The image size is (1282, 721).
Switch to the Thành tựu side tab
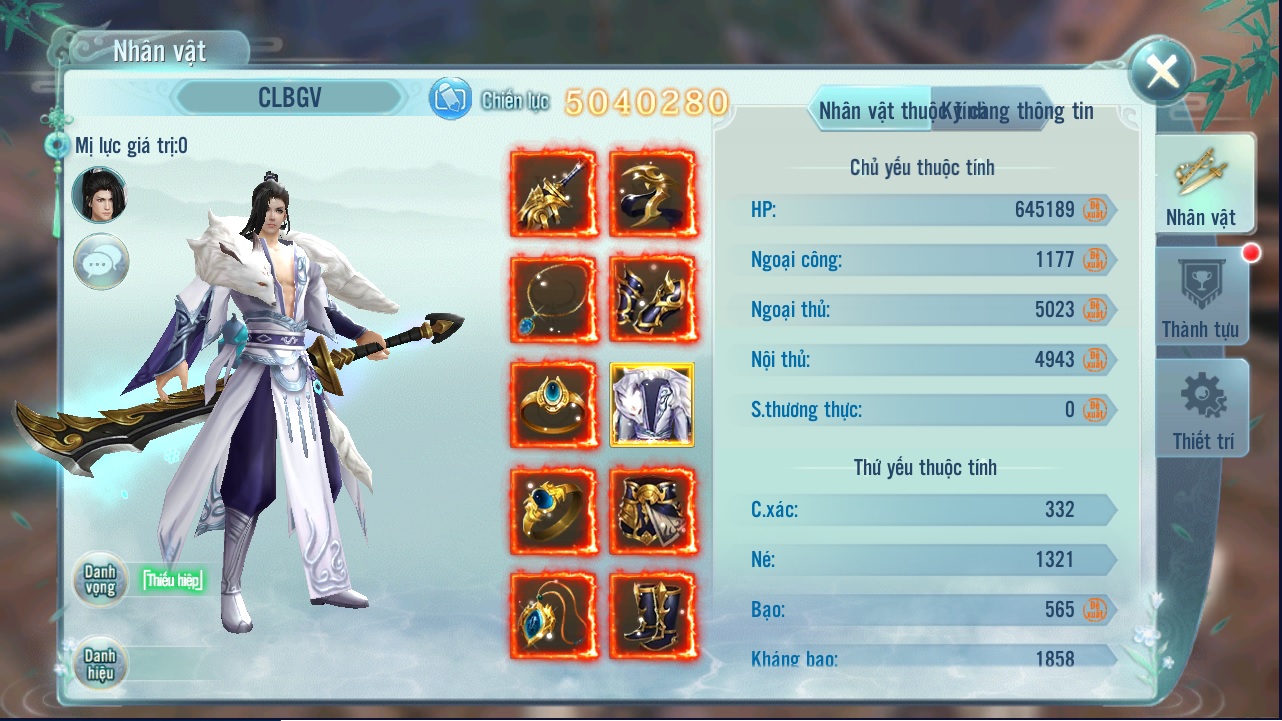1200,296
